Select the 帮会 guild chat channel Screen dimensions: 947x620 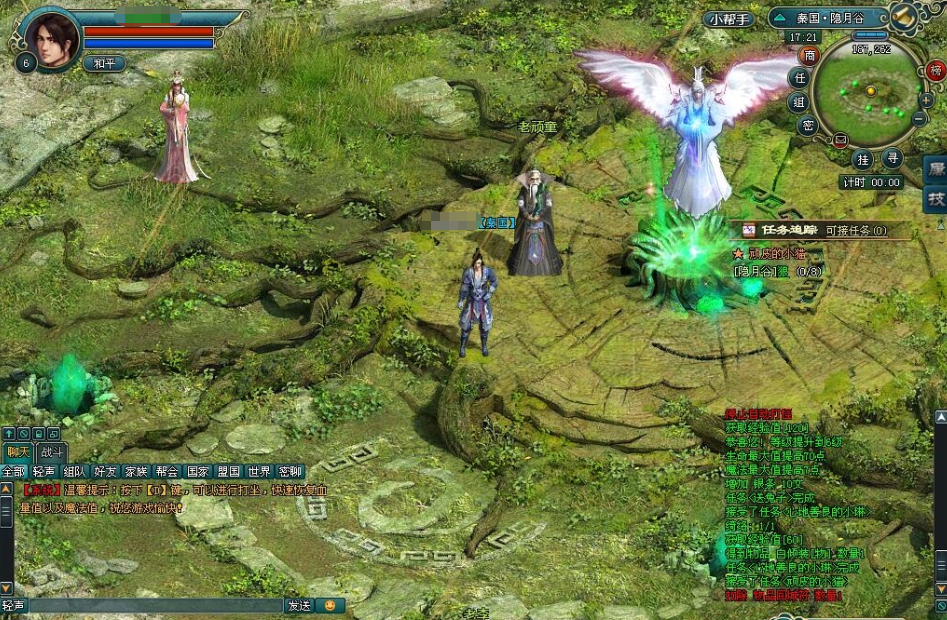(x=167, y=471)
